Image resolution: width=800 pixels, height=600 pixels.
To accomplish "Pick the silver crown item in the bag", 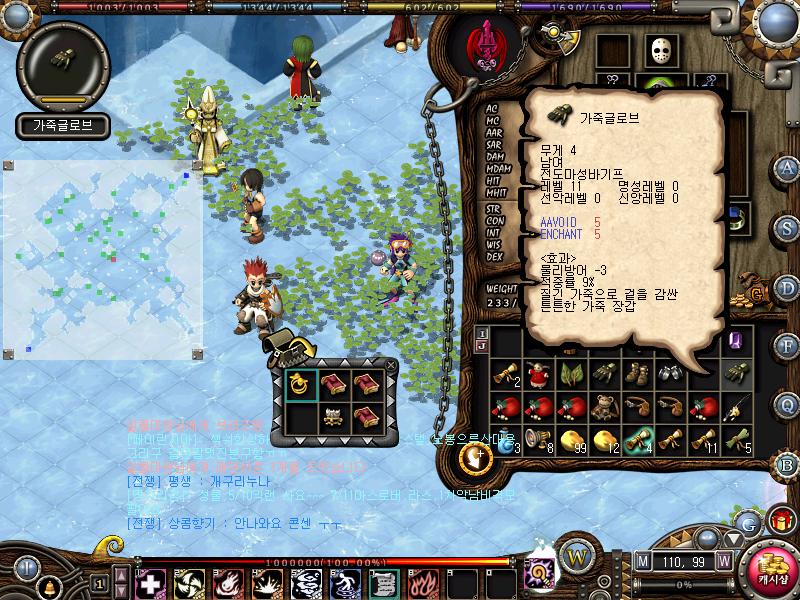I will pos(333,416).
